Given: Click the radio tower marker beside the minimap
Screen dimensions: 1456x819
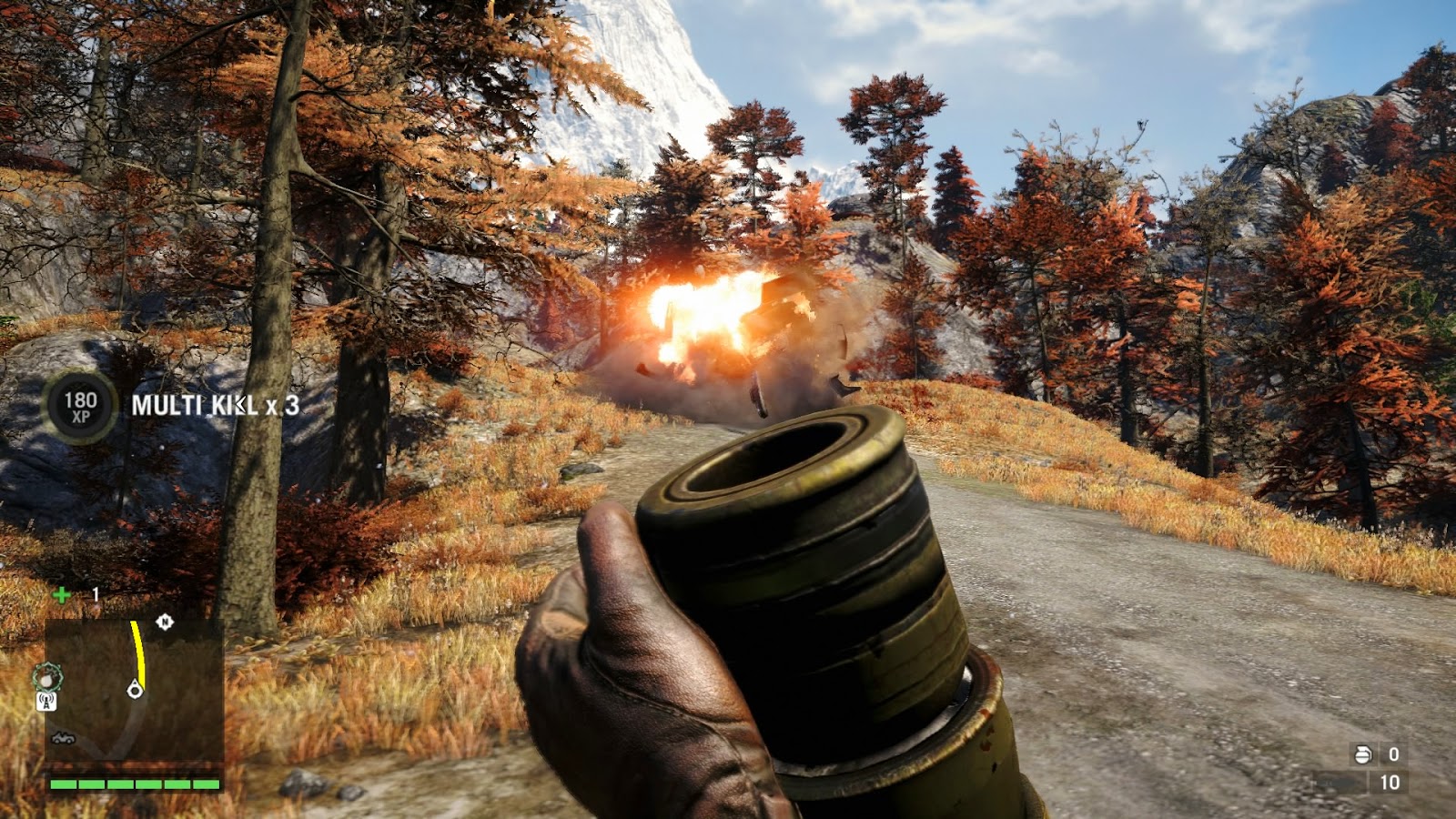Looking at the screenshot, I should [x=46, y=702].
